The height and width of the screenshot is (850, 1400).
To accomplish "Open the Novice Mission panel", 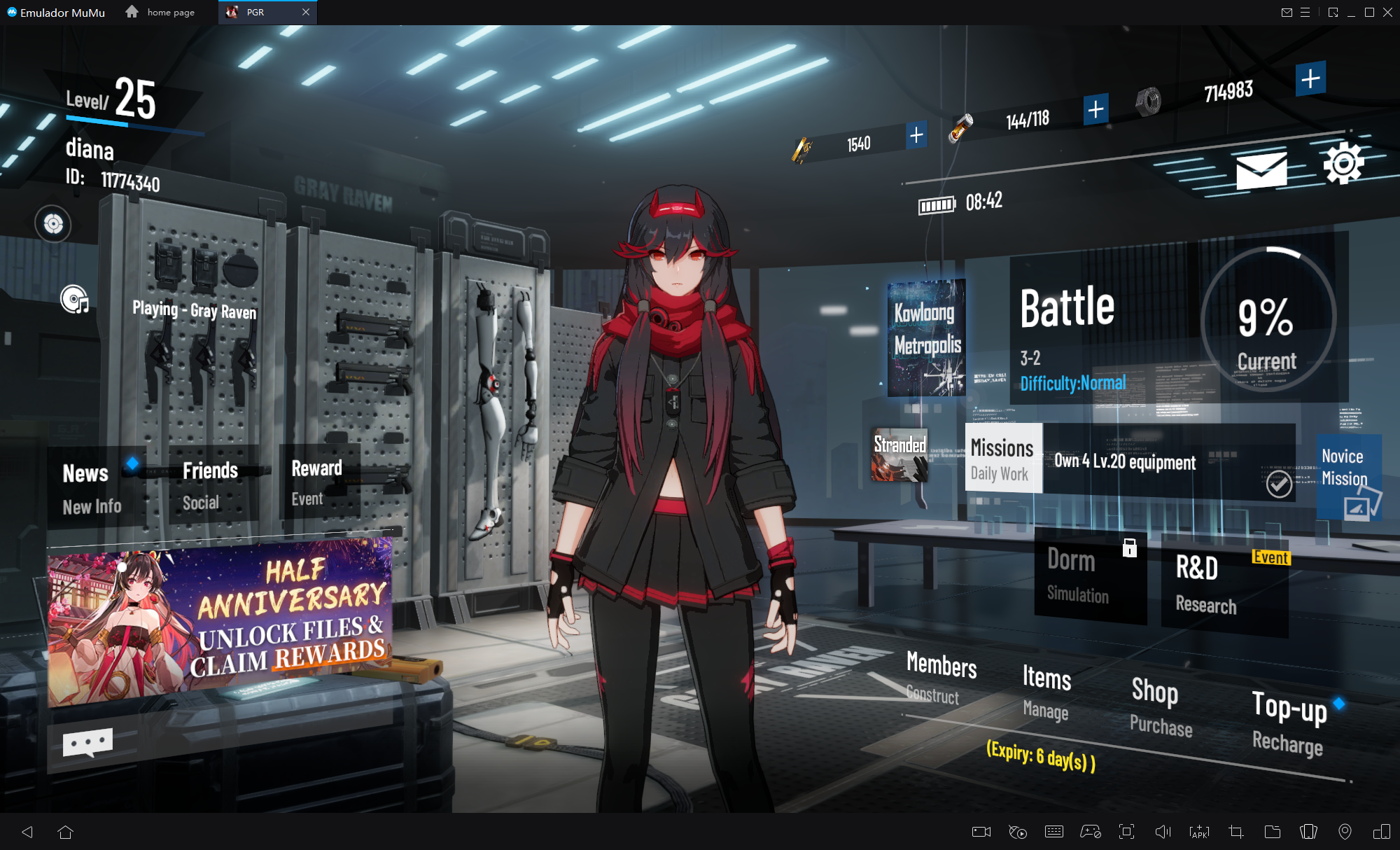I will tap(1348, 476).
